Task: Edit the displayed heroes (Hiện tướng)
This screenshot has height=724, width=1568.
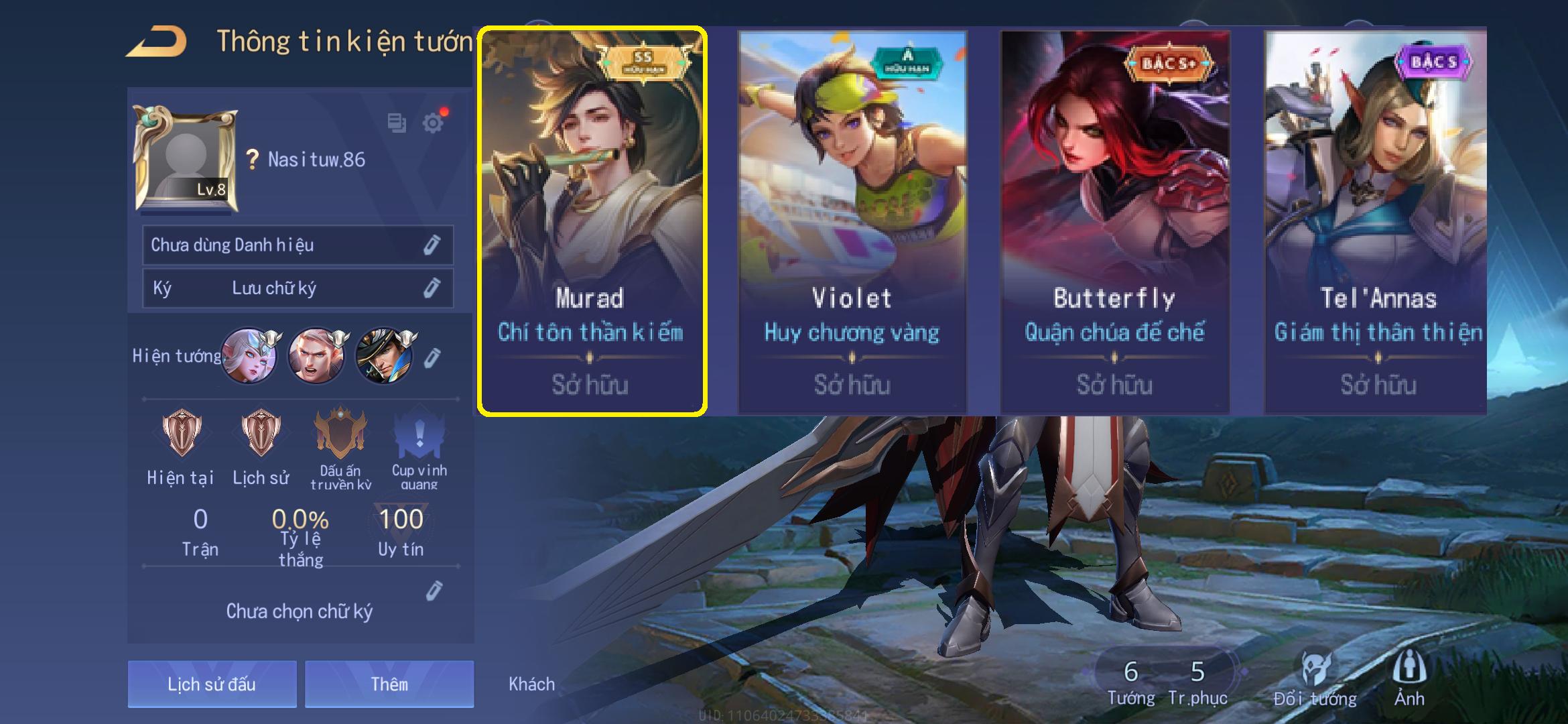Action: coord(433,357)
